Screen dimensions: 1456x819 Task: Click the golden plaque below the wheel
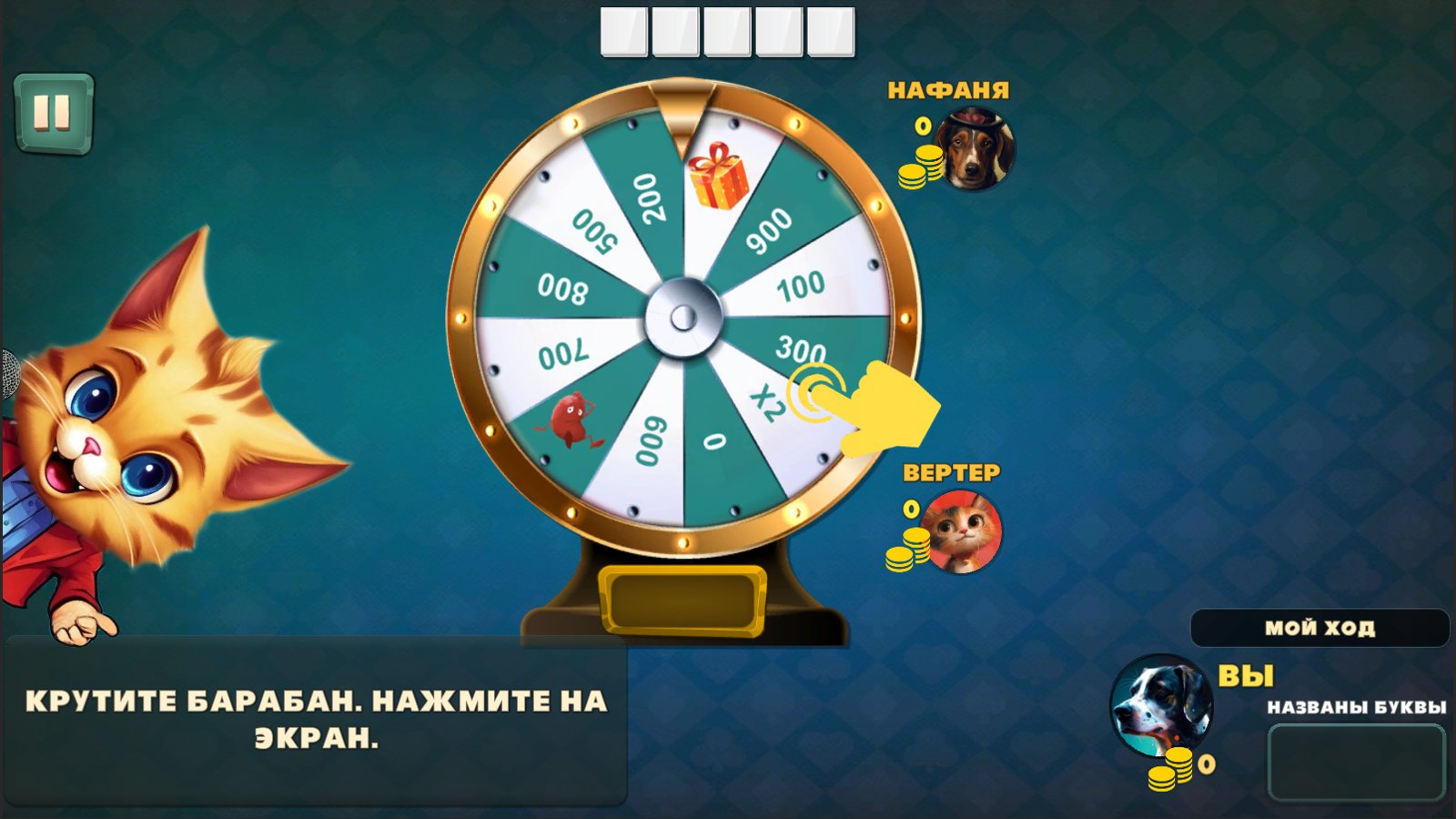tap(684, 596)
